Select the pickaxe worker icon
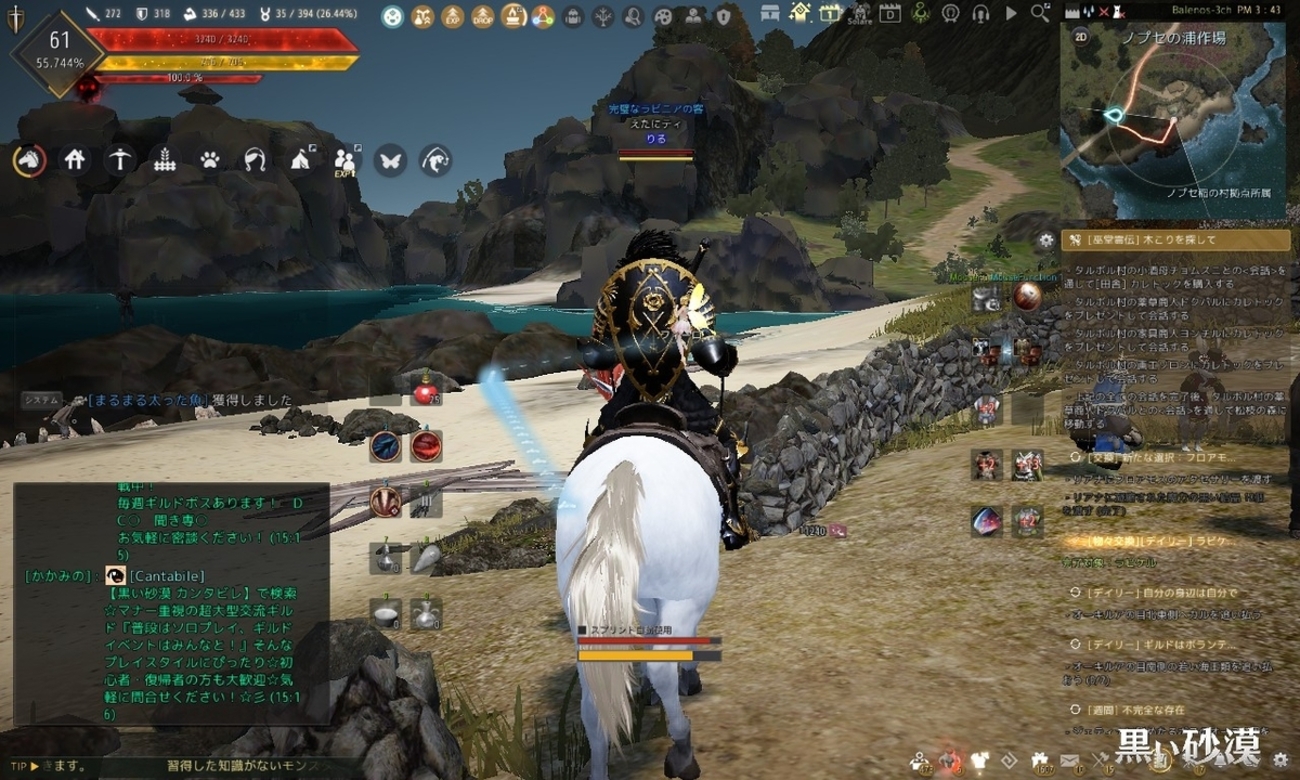The image size is (1300, 780). pos(120,160)
